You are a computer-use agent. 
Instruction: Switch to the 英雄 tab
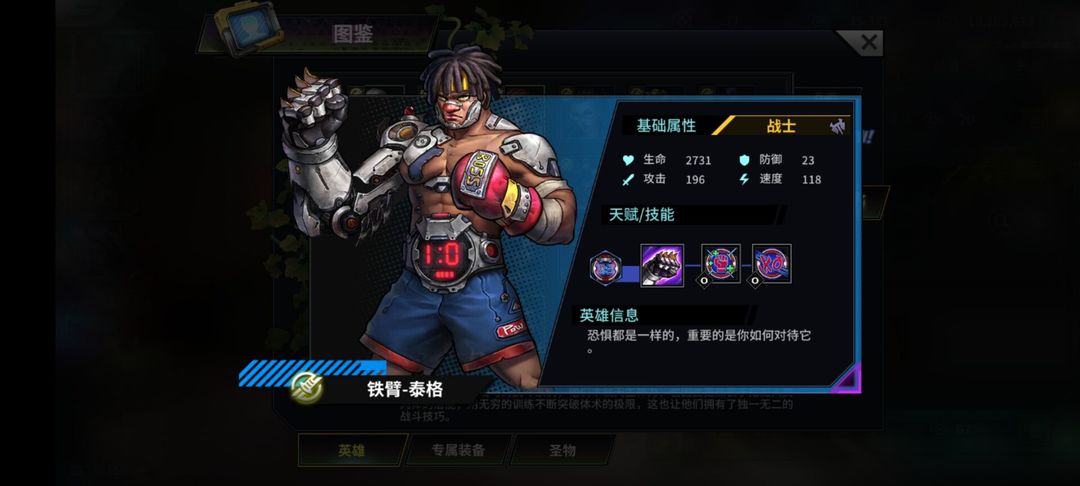click(x=350, y=450)
